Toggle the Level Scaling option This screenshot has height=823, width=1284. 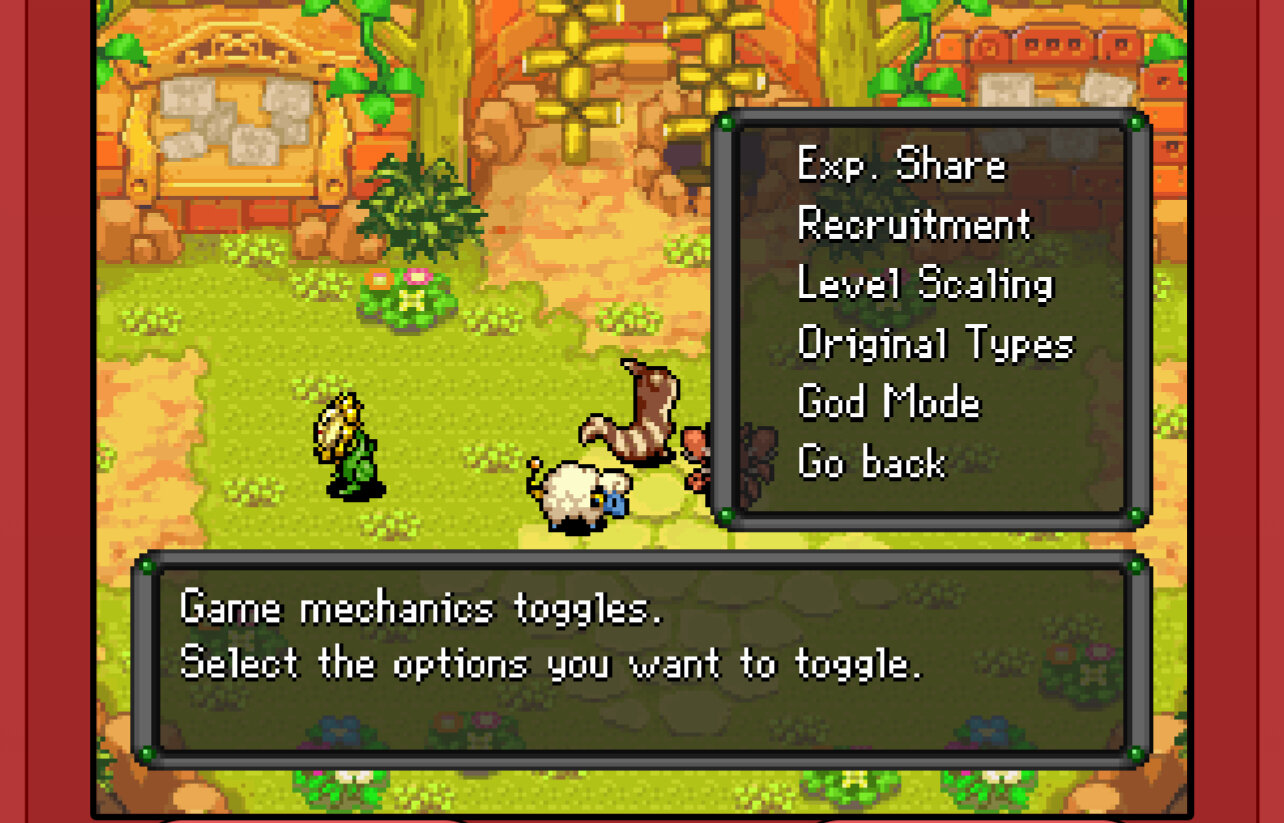[925, 284]
